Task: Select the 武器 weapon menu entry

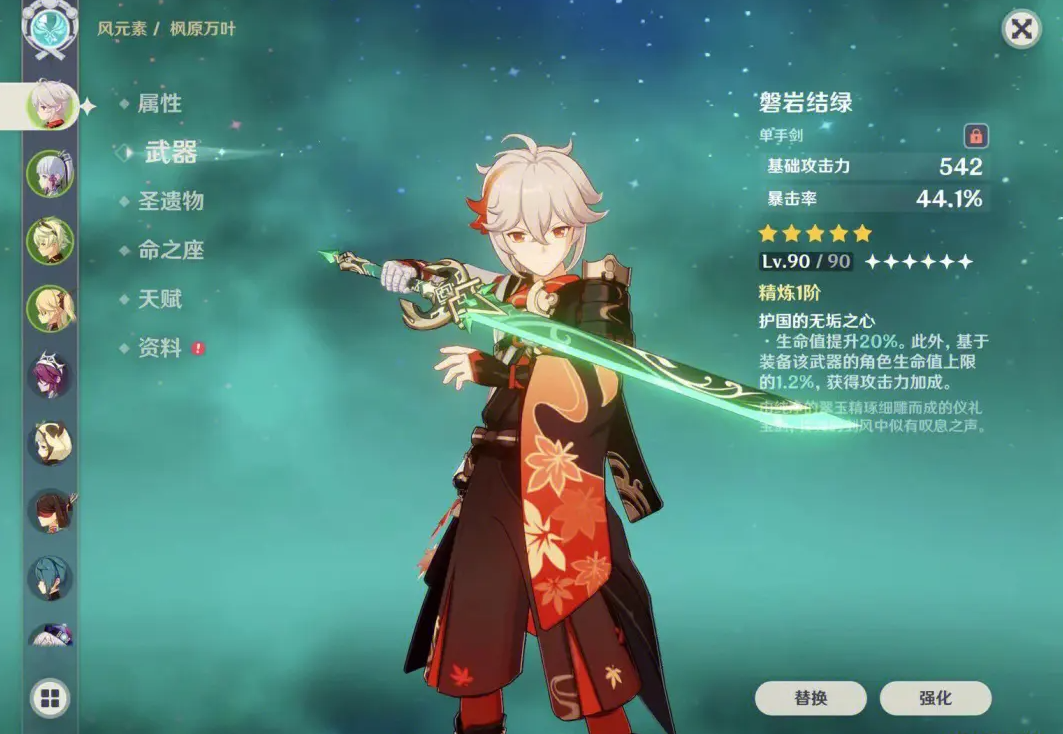Action: (x=170, y=152)
